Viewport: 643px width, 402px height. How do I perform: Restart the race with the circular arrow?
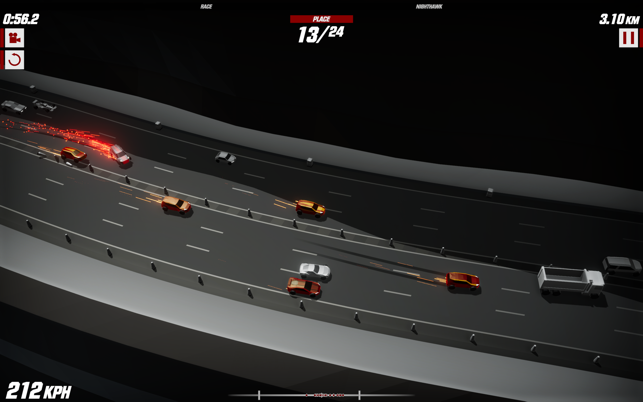click(x=14, y=60)
